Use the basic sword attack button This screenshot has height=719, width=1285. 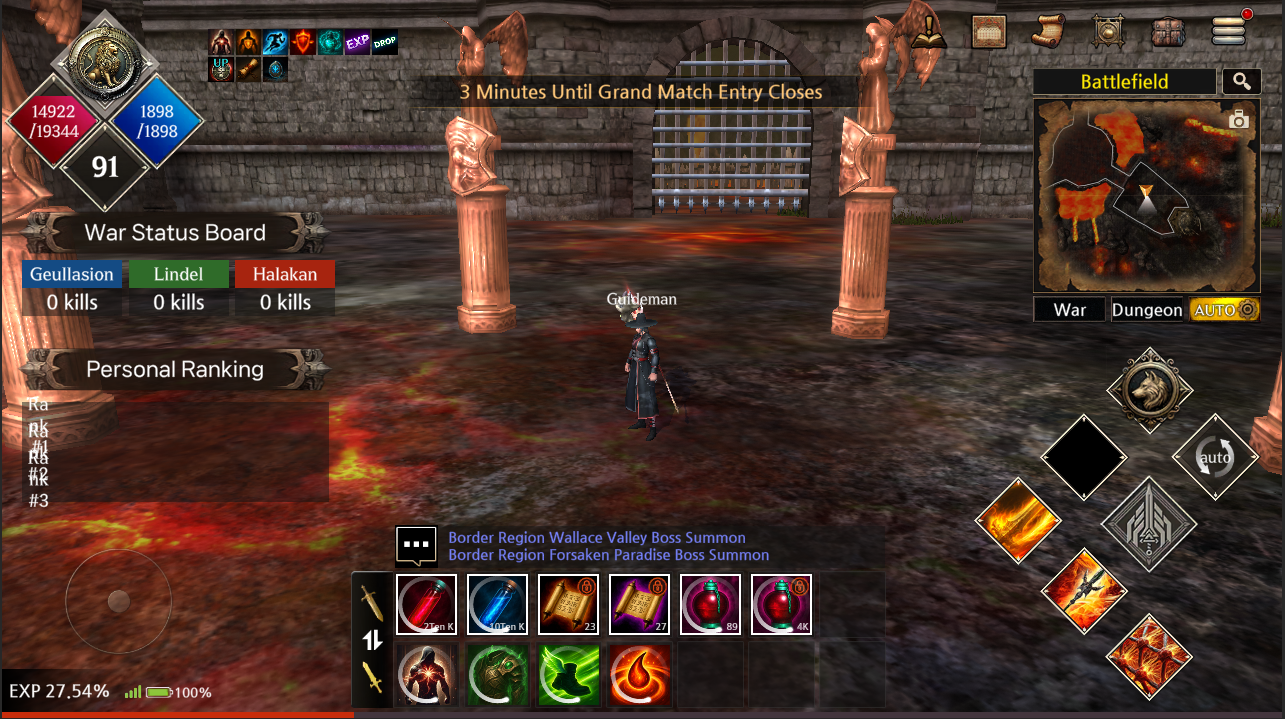[1149, 524]
